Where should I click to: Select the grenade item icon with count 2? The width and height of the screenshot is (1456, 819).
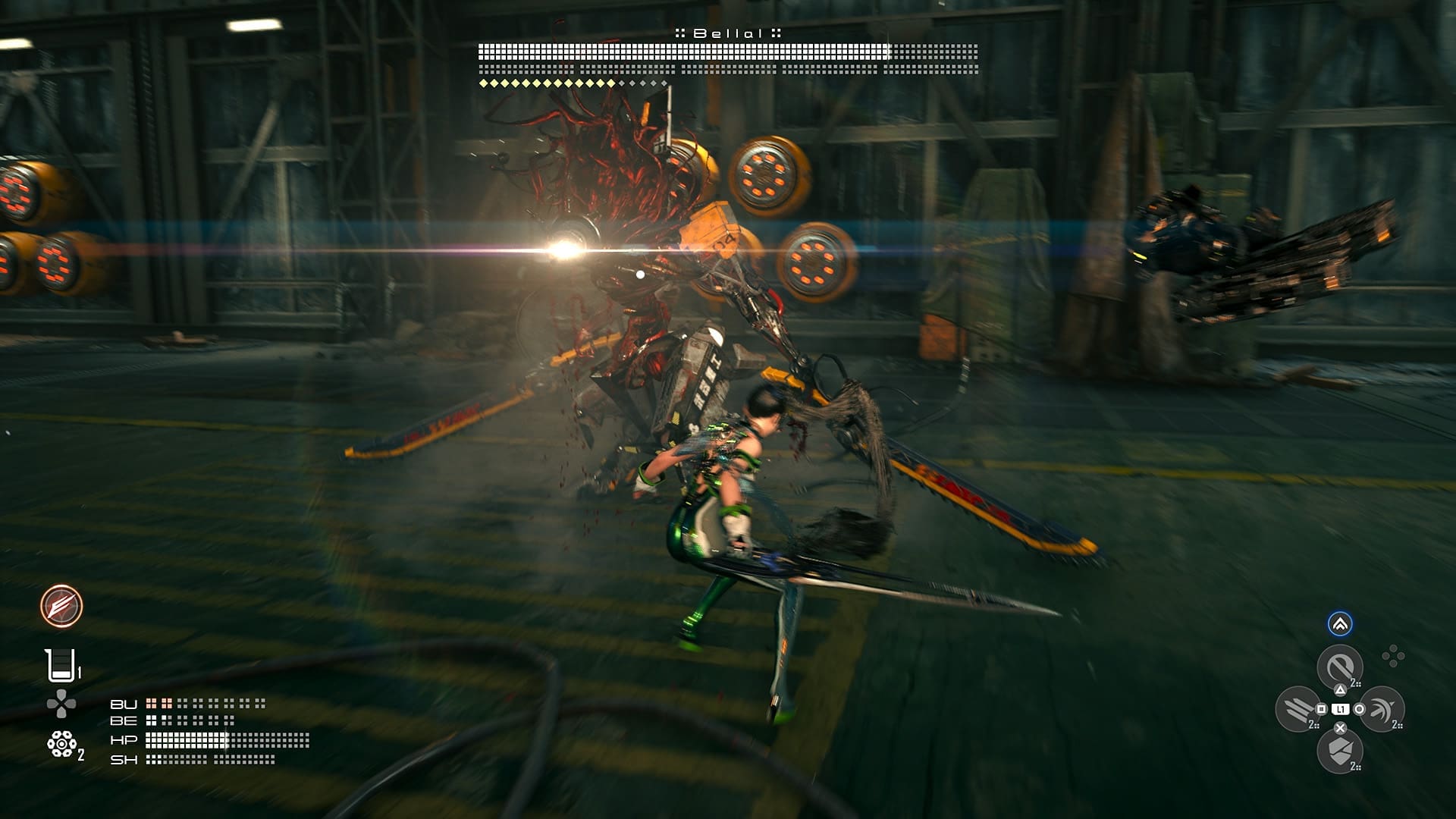coord(62,744)
